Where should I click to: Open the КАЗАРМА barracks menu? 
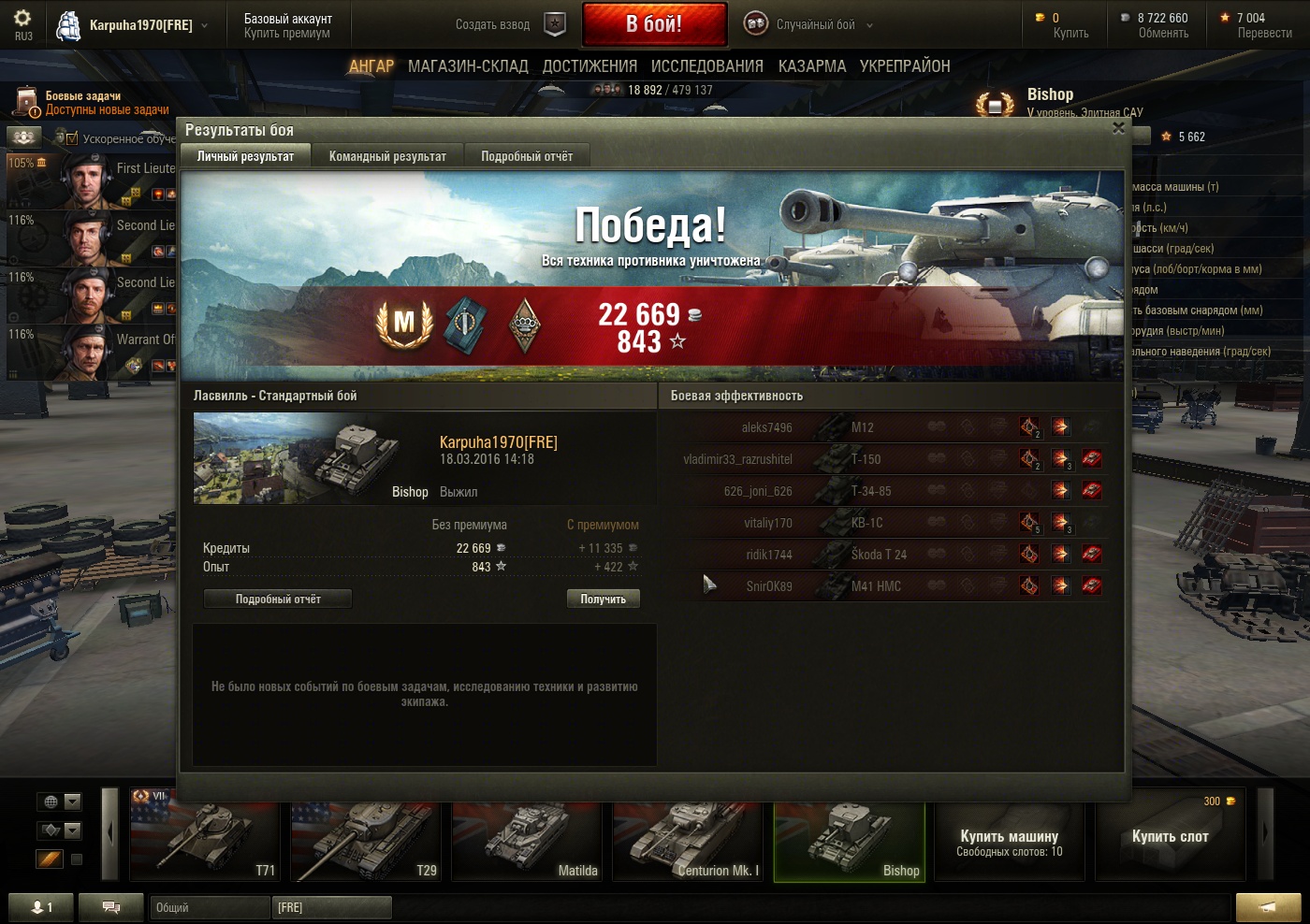(812, 66)
